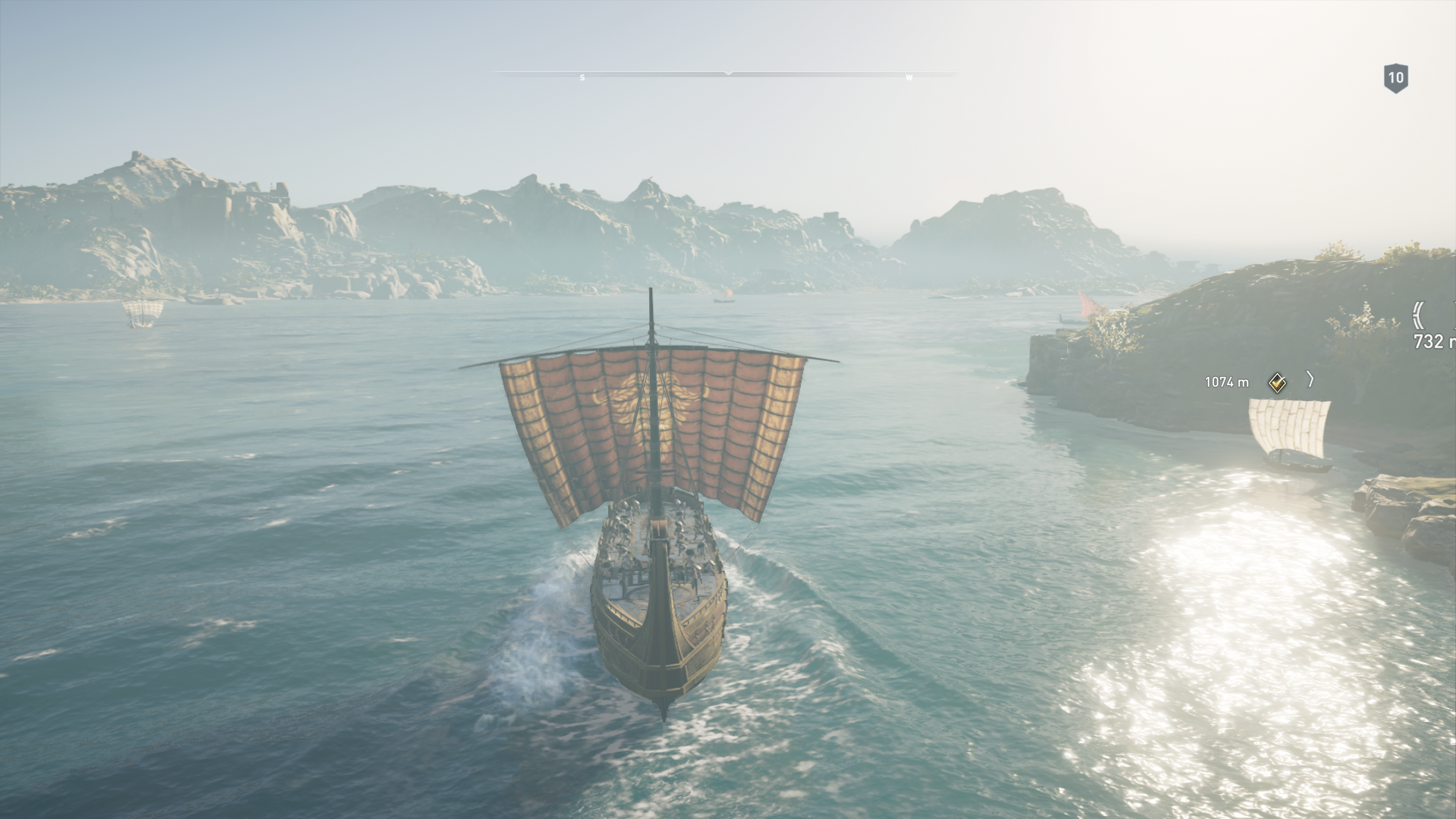Image resolution: width=1456 pixels, height=819 pixels.
Task: Select the level 10 shield badge
Action: [1395, 78]
